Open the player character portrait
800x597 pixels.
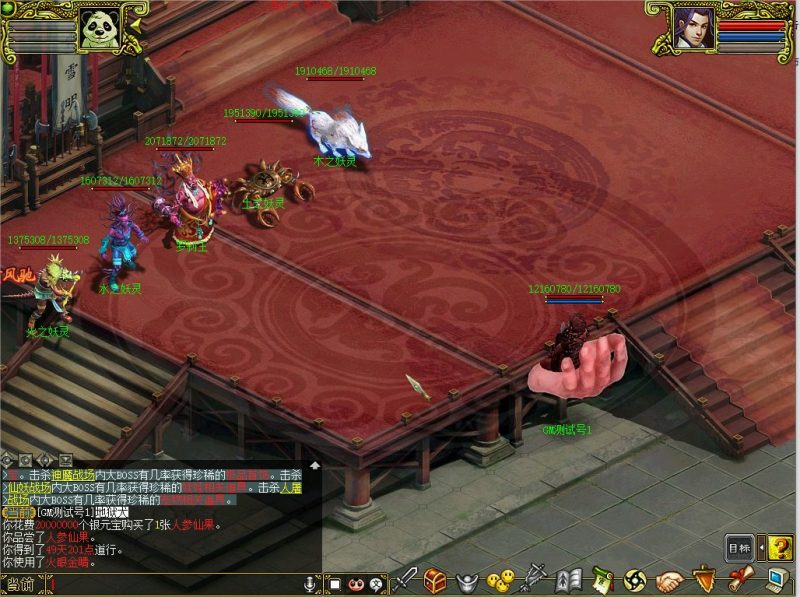pos(693,27)
